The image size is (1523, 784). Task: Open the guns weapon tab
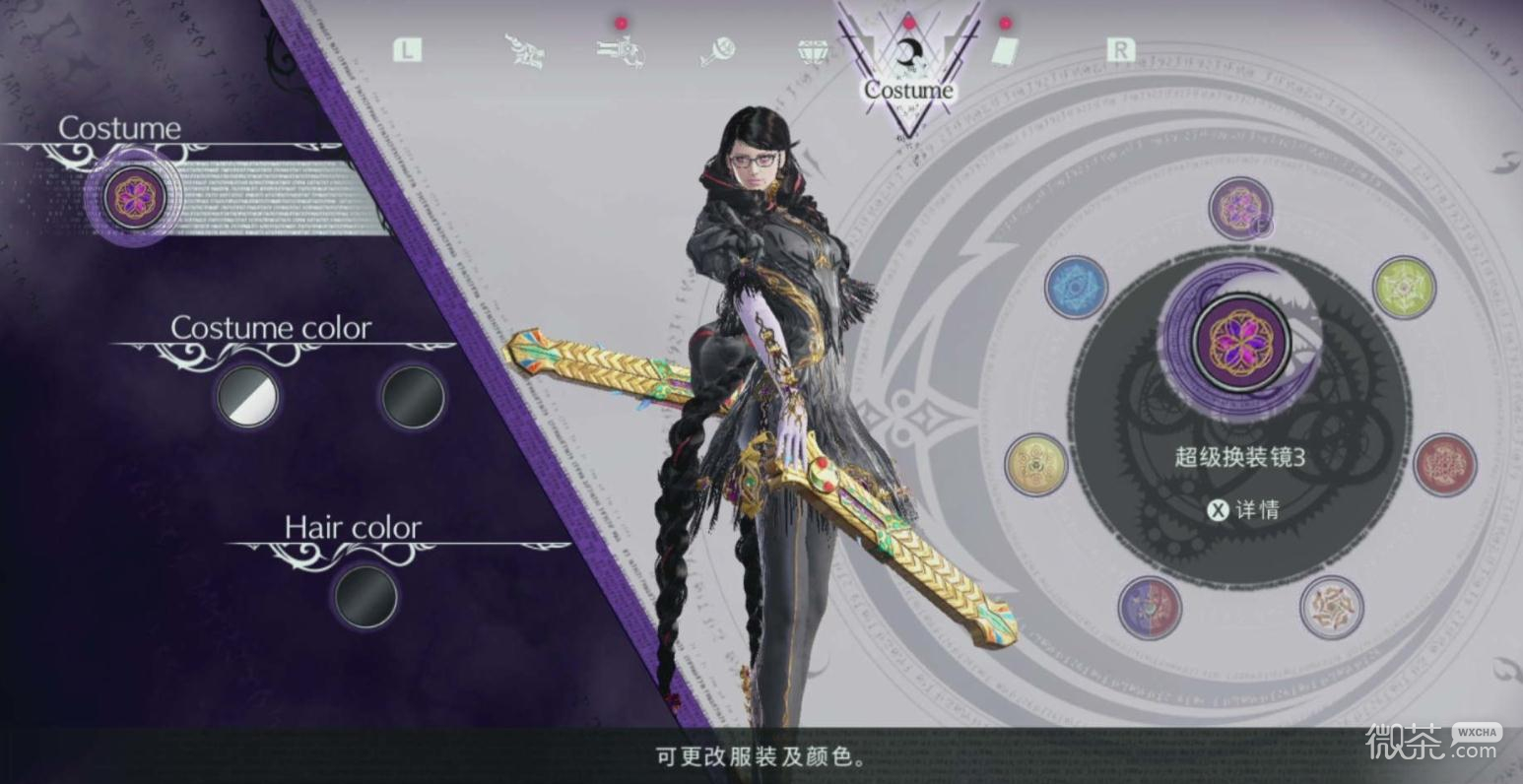(621, 51)
